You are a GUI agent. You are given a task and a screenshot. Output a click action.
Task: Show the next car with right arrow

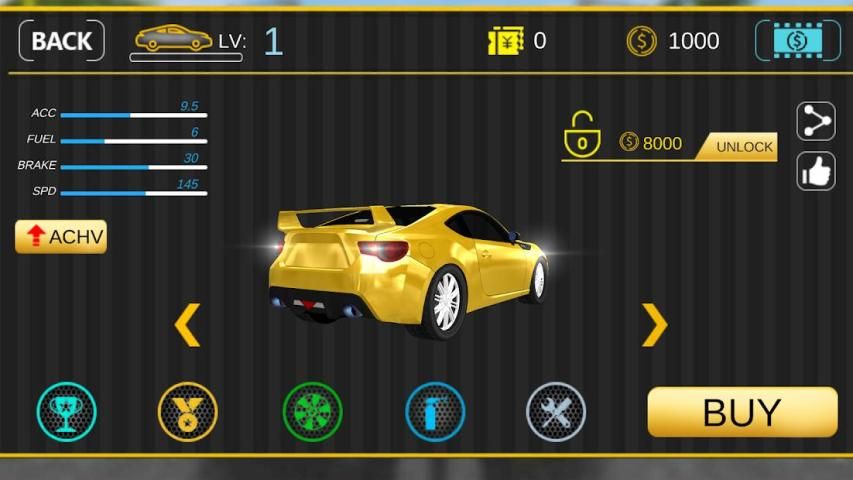pos(654,325)
